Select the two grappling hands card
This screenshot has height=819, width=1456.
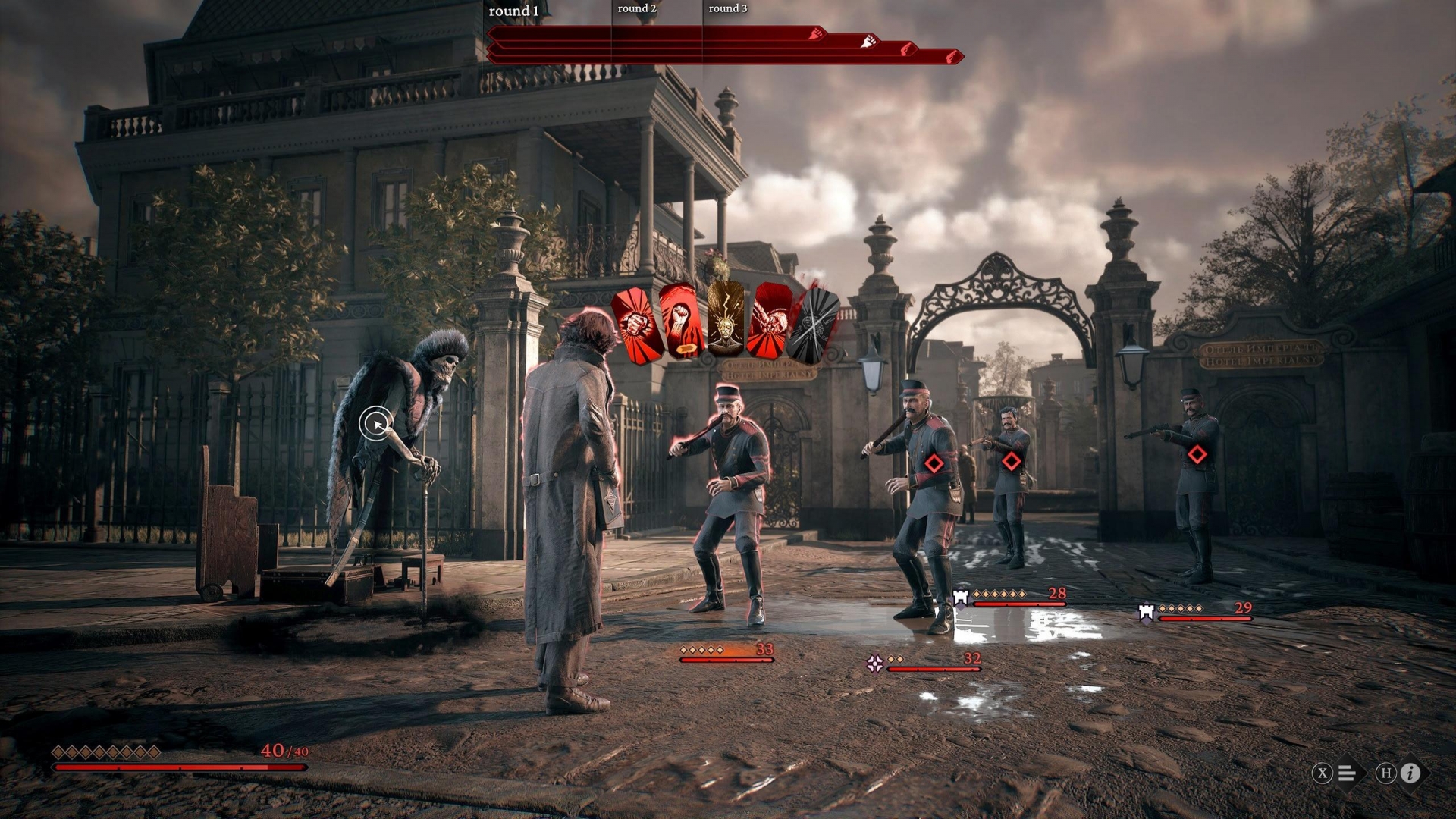tap(770, 322)
